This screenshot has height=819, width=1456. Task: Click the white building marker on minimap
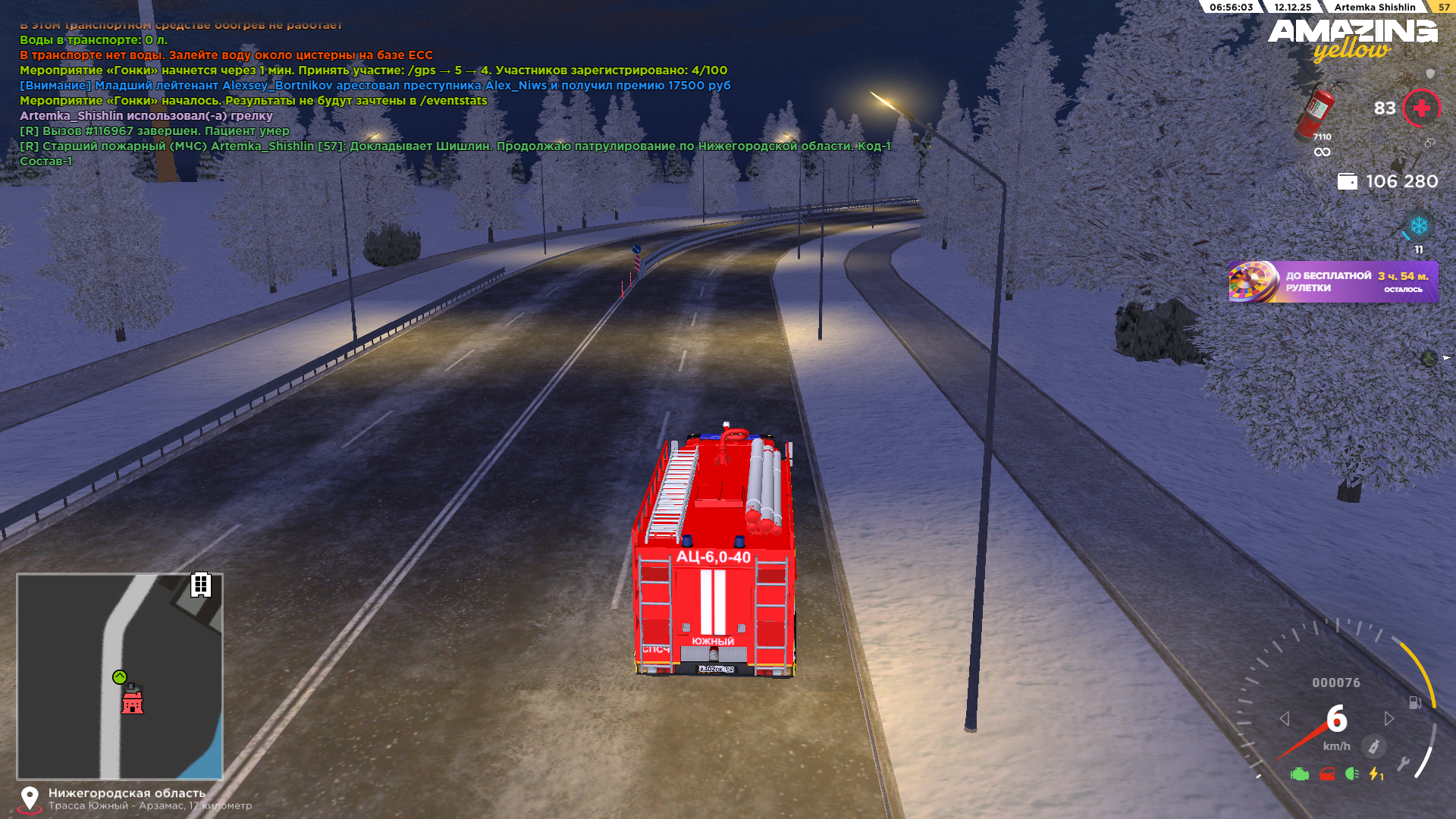[200, 585]
